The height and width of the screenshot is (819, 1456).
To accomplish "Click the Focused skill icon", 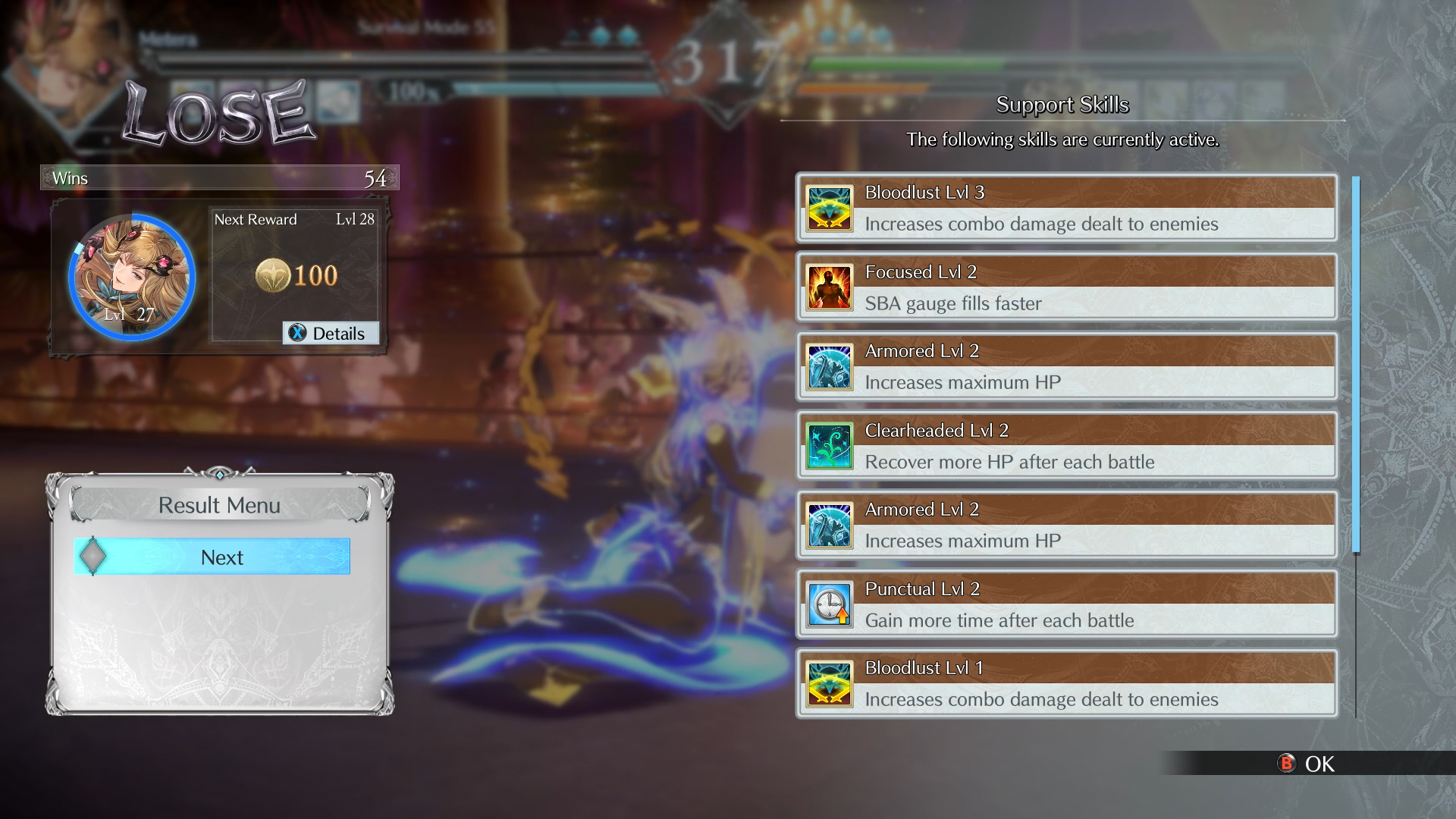I will pyautogui.click(x=829, y=288).
